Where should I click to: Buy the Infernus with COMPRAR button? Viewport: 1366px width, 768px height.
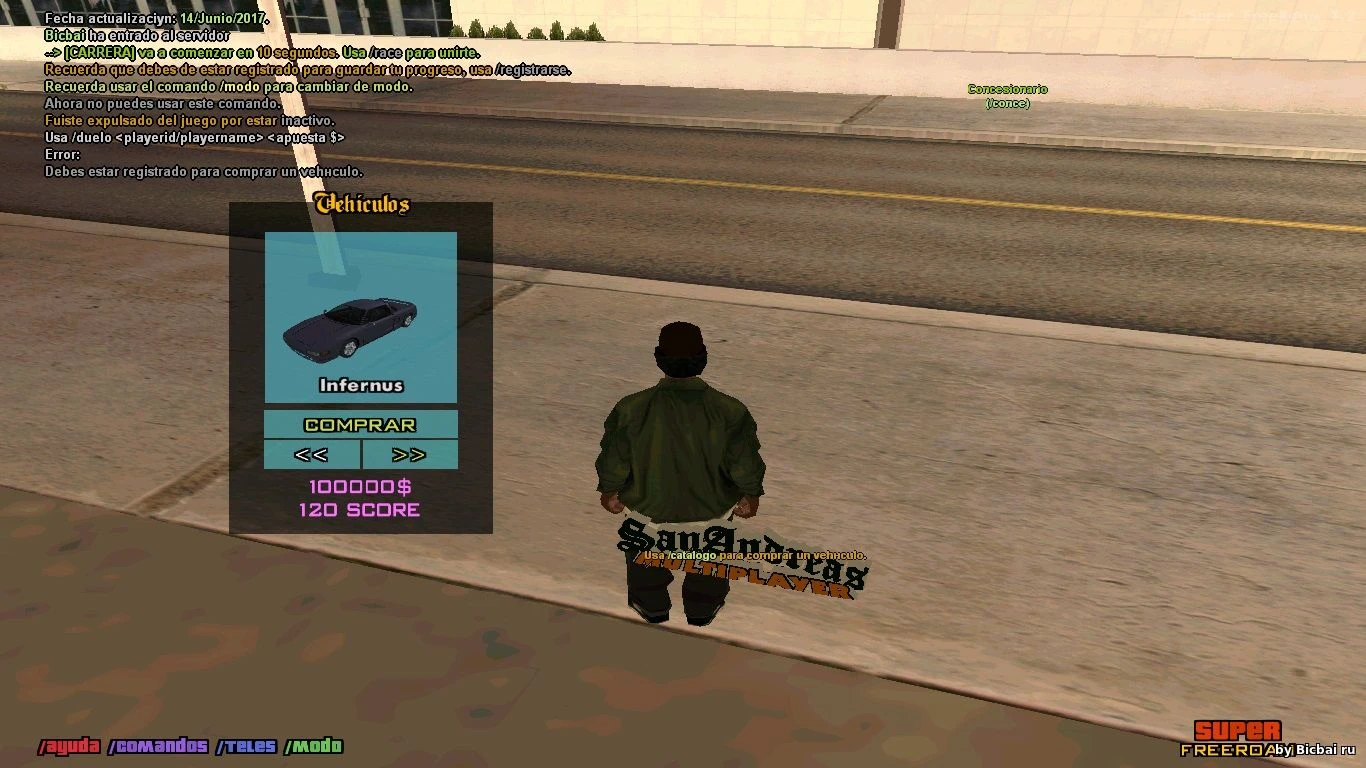click(360, 425)
